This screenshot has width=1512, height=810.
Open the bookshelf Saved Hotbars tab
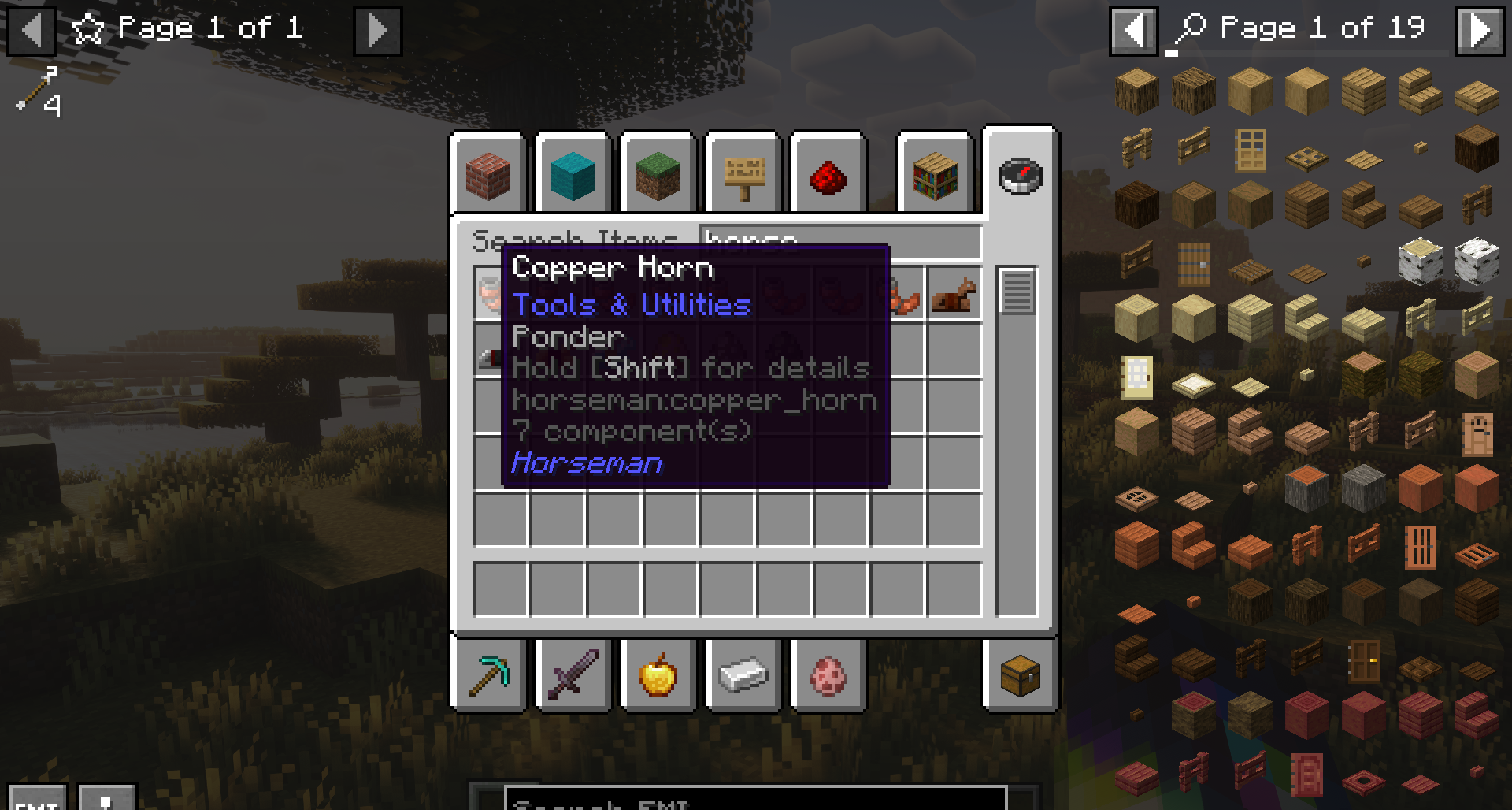(x=936, y=176)
